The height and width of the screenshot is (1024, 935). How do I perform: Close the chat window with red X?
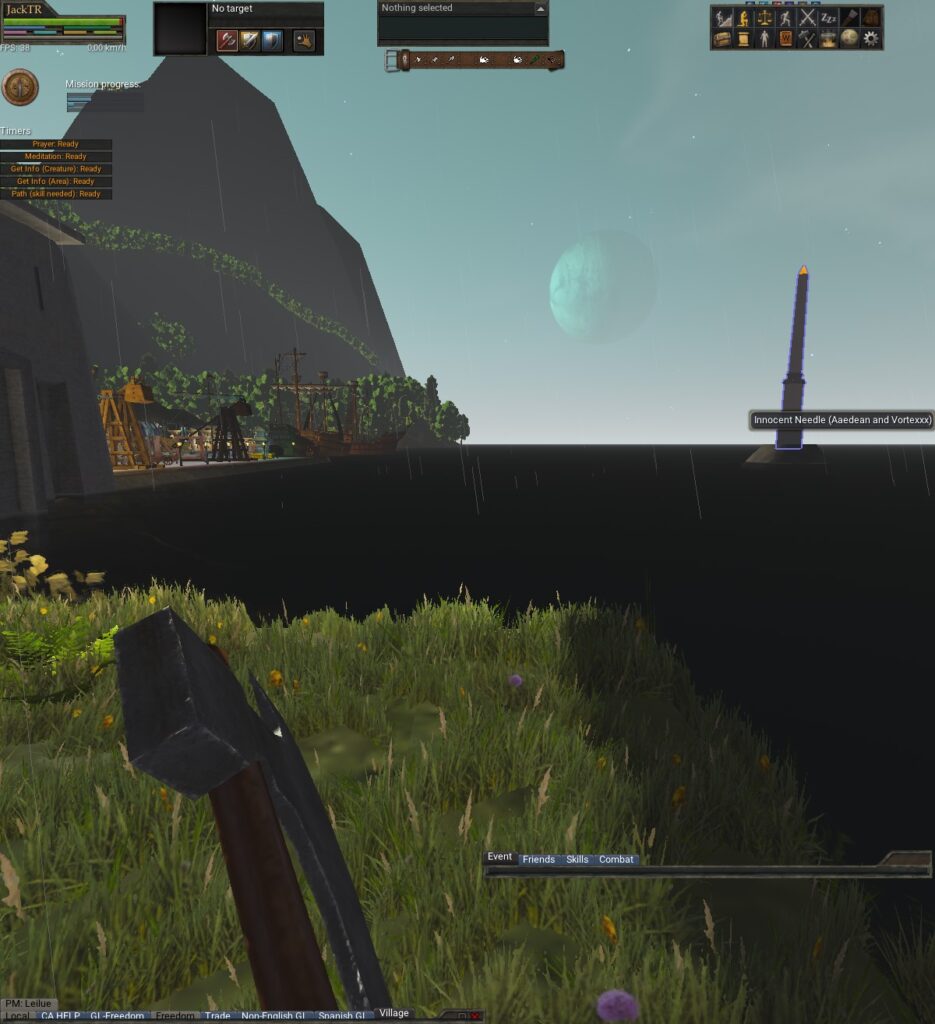(x=475, y=1016)
